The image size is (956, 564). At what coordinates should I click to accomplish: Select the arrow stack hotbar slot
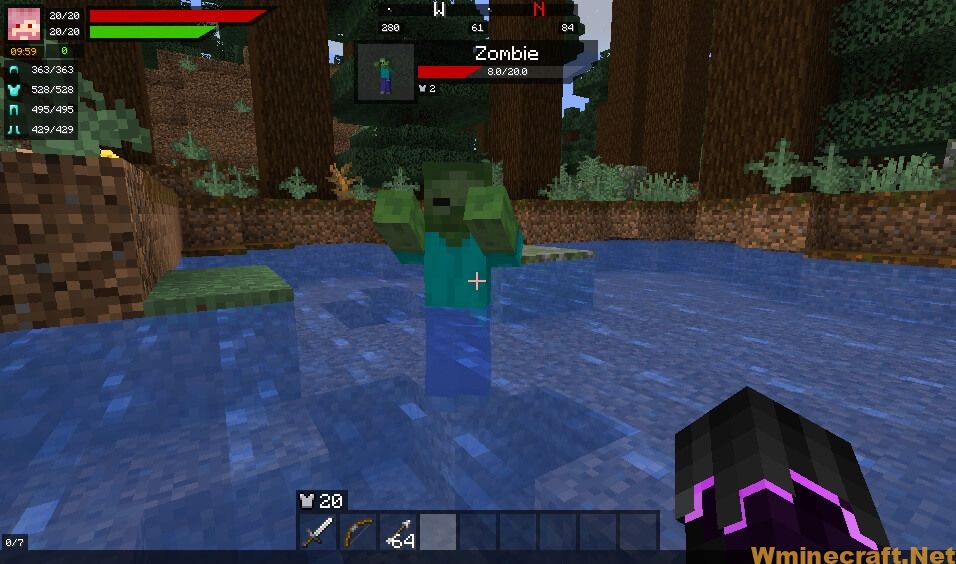pos(397,531)
